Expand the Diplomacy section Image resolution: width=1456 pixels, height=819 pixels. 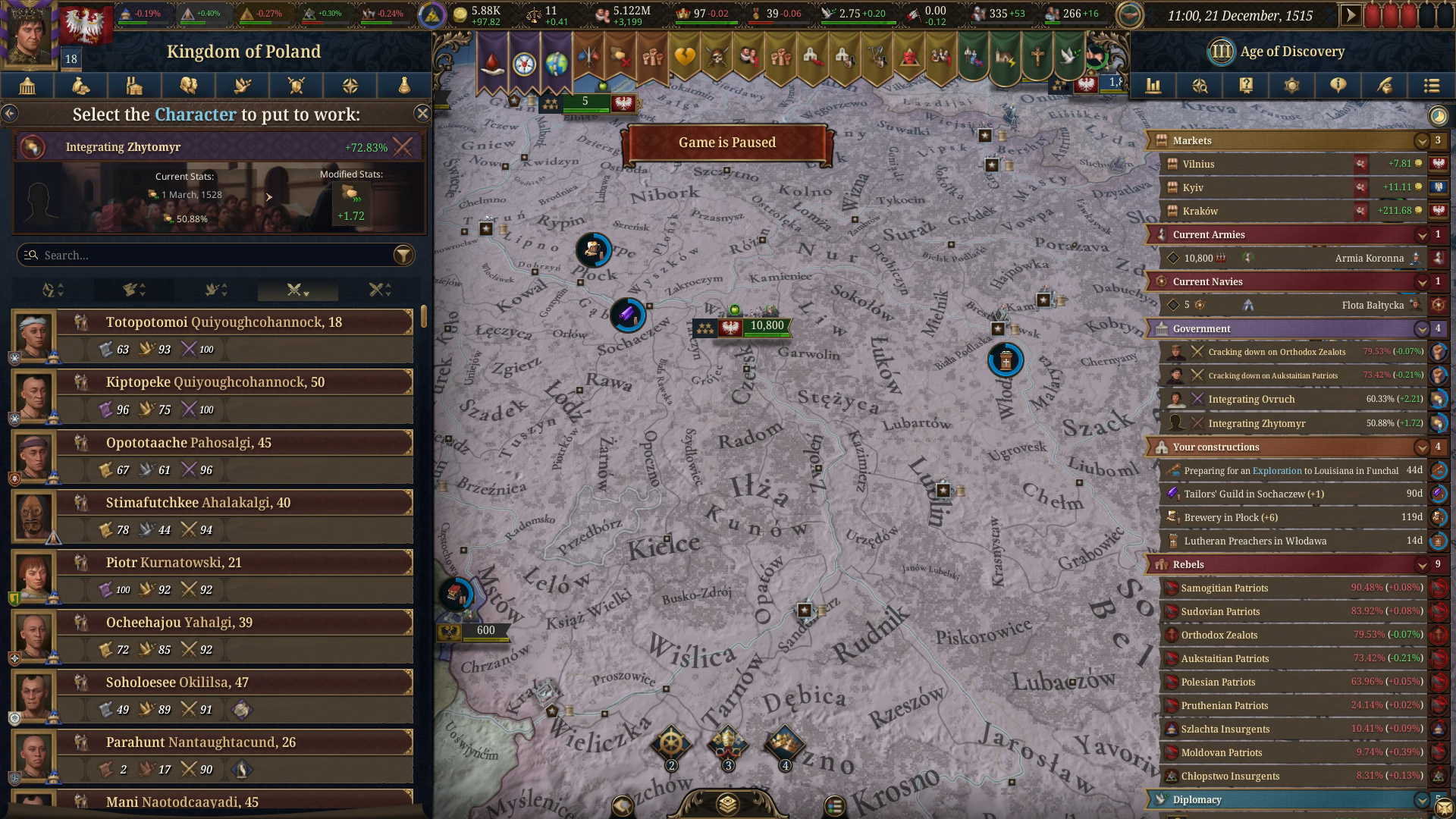[x=1421, y=799]
